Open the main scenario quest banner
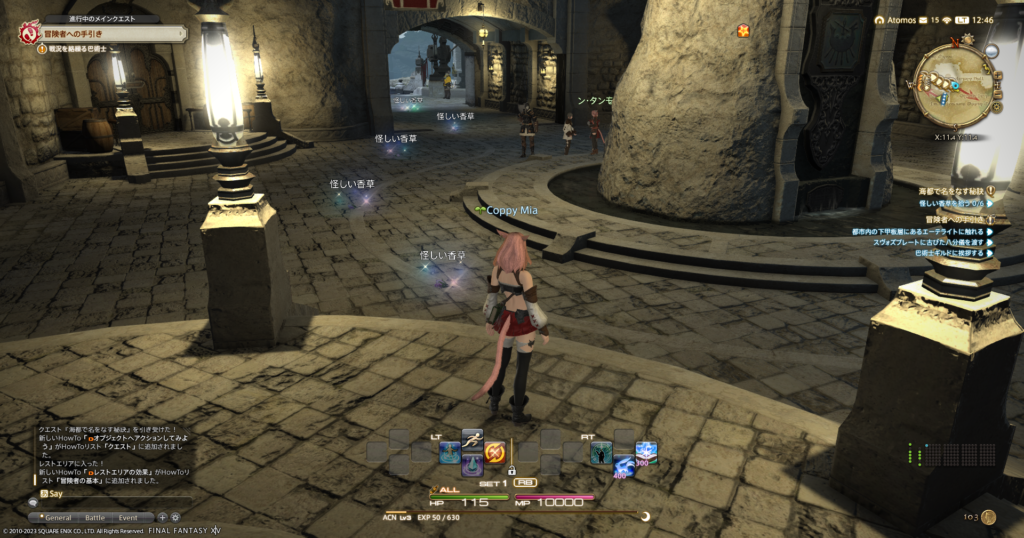 [x=100, y=33]
